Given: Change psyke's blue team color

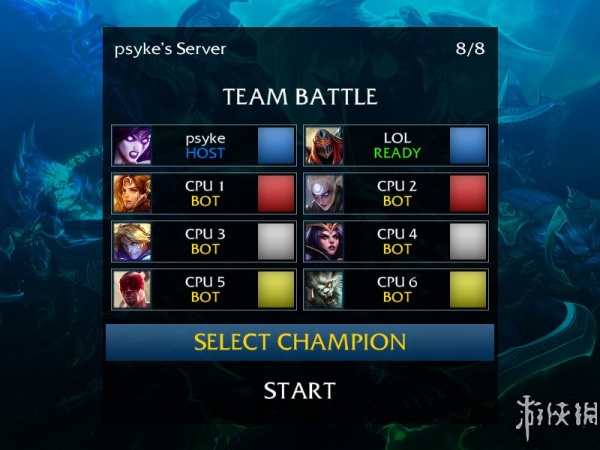Looking at the screenshot, I should pyautogui.click(x=276, y=145).
